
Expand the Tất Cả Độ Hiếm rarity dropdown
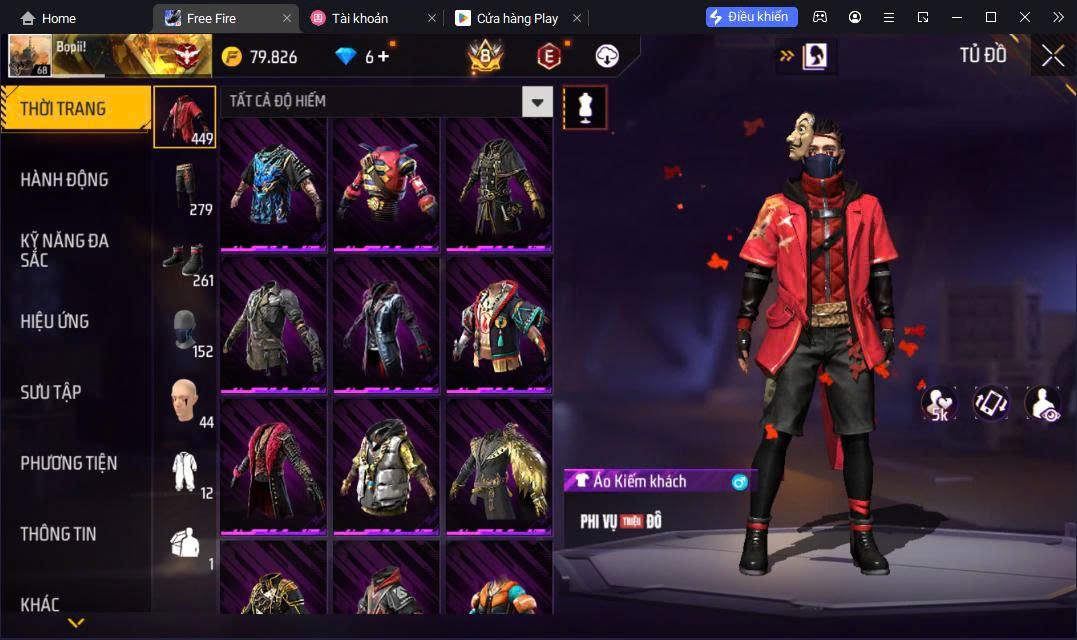(538, 101)
